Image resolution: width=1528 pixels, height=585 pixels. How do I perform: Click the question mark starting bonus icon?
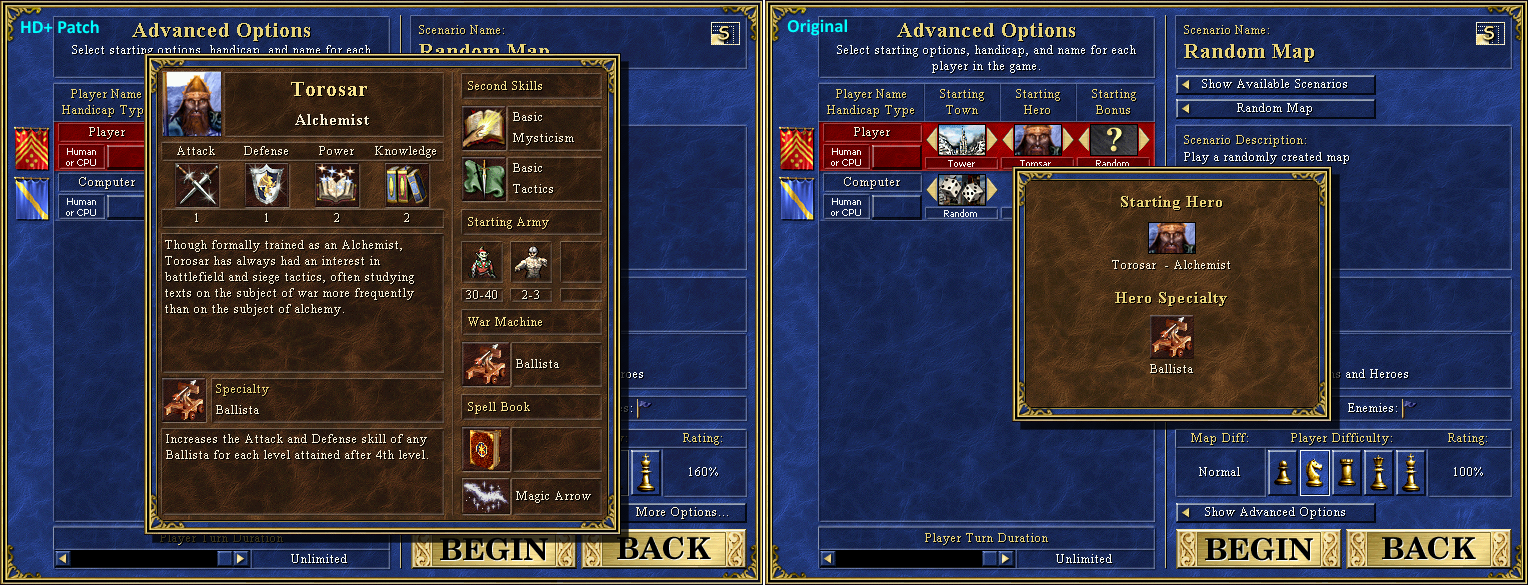click(1113, 139)
